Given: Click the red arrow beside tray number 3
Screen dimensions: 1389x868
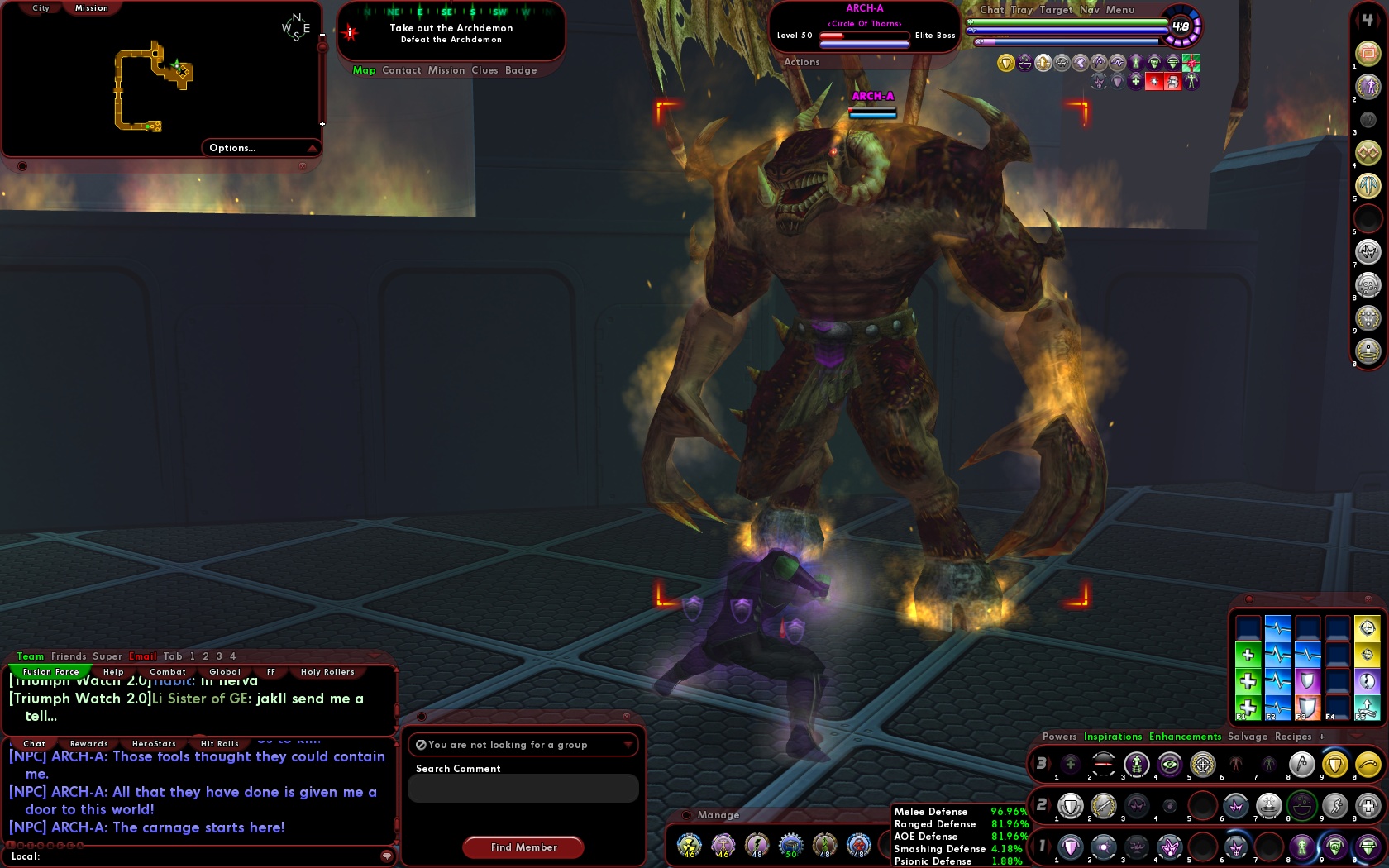Looking at the screenshot, I should coord(1048,765).
